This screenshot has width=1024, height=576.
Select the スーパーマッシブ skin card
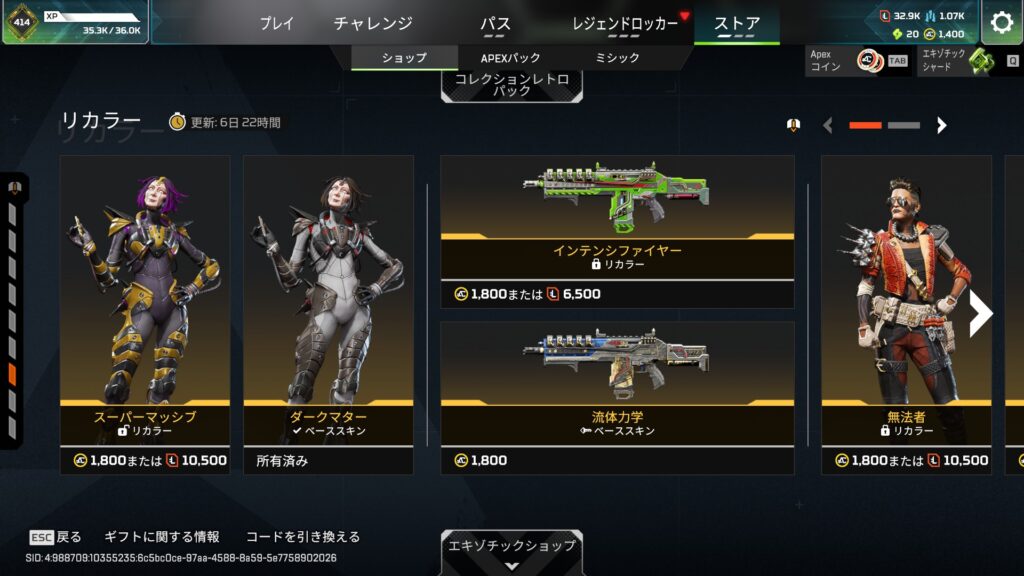145,300
